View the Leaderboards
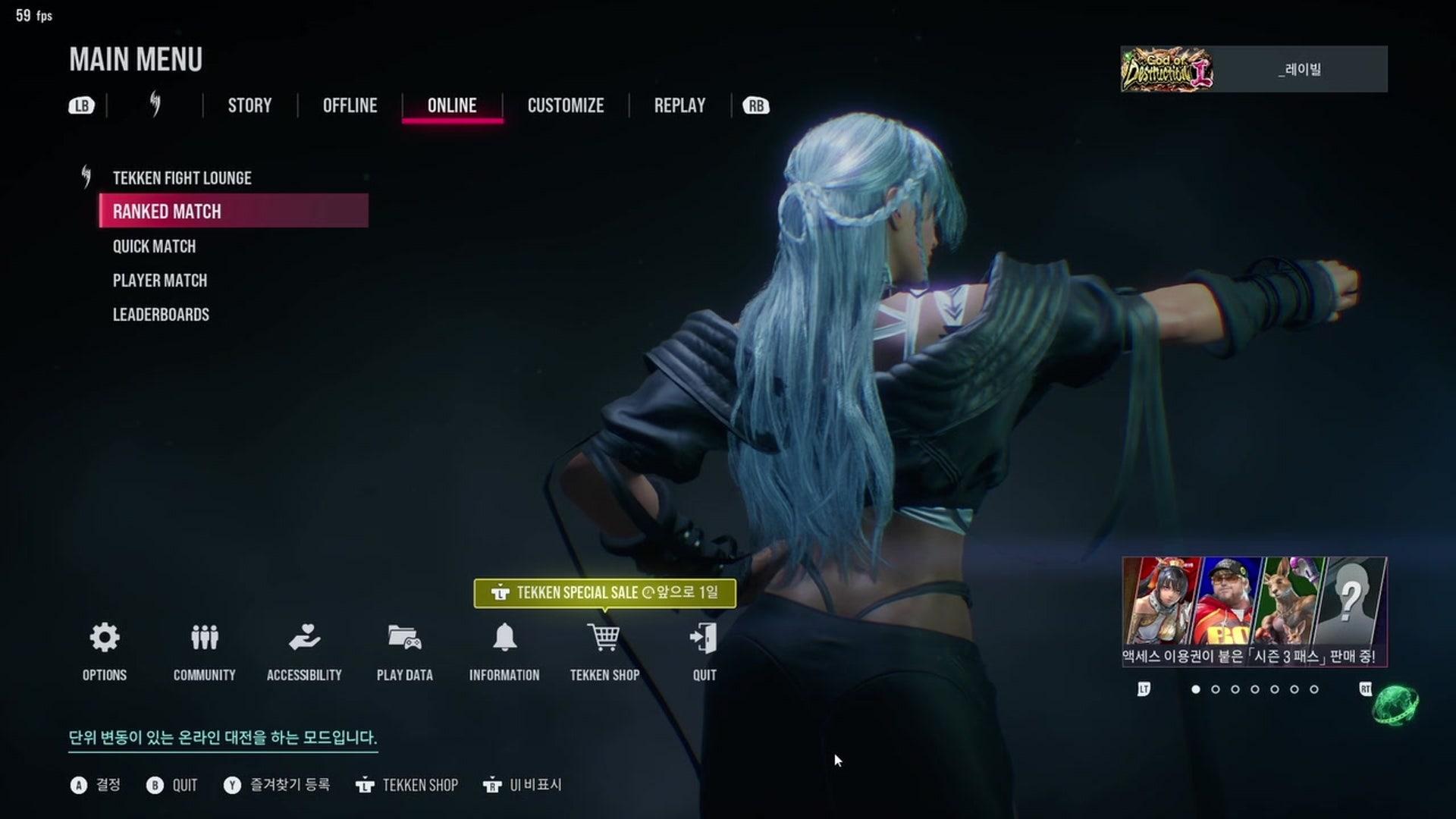The height and width of the screenshot is (819, 1456). pyautogui.click(x=161, y=315)
